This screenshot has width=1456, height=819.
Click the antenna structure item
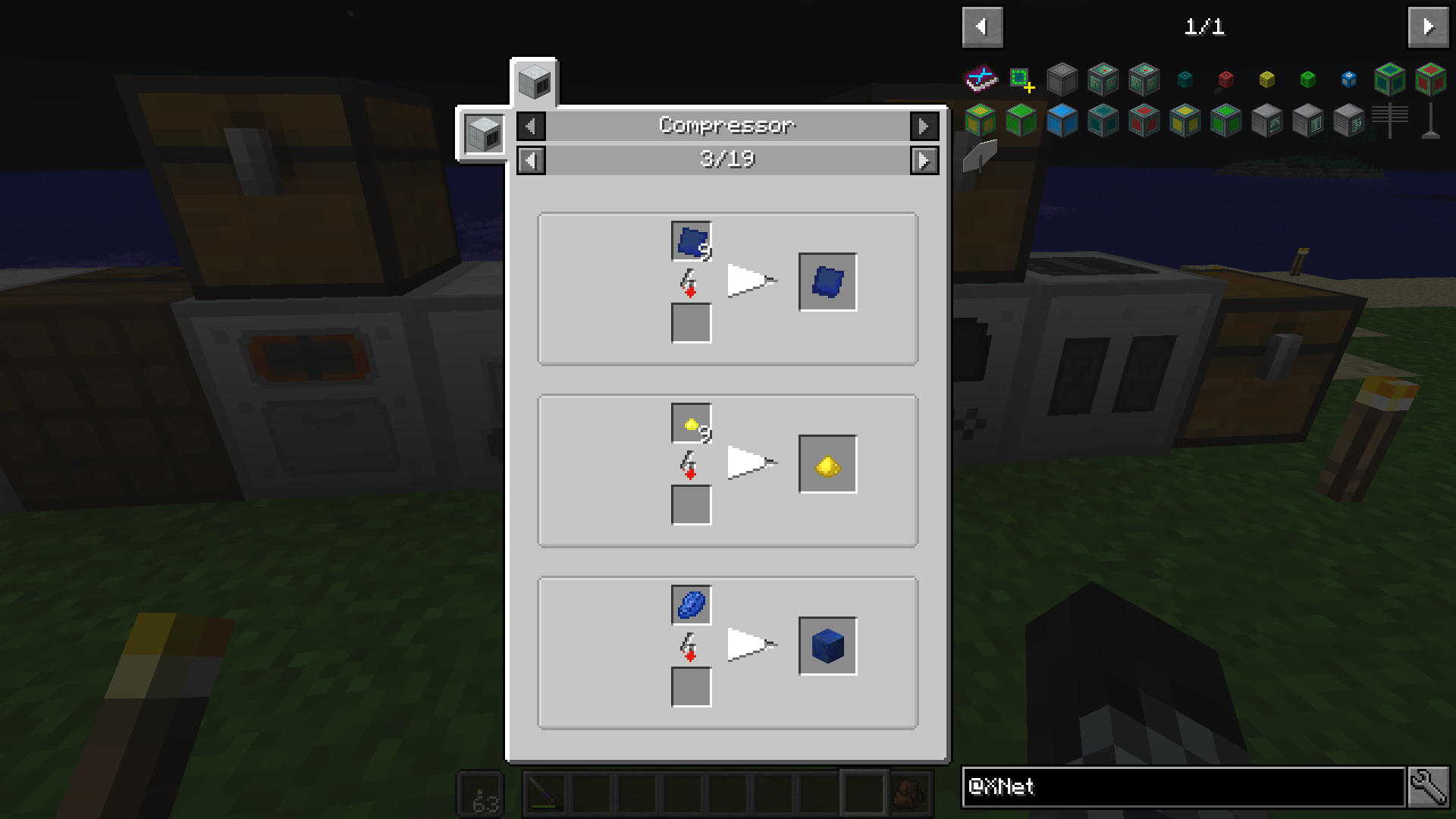[x=1389, y=121]
